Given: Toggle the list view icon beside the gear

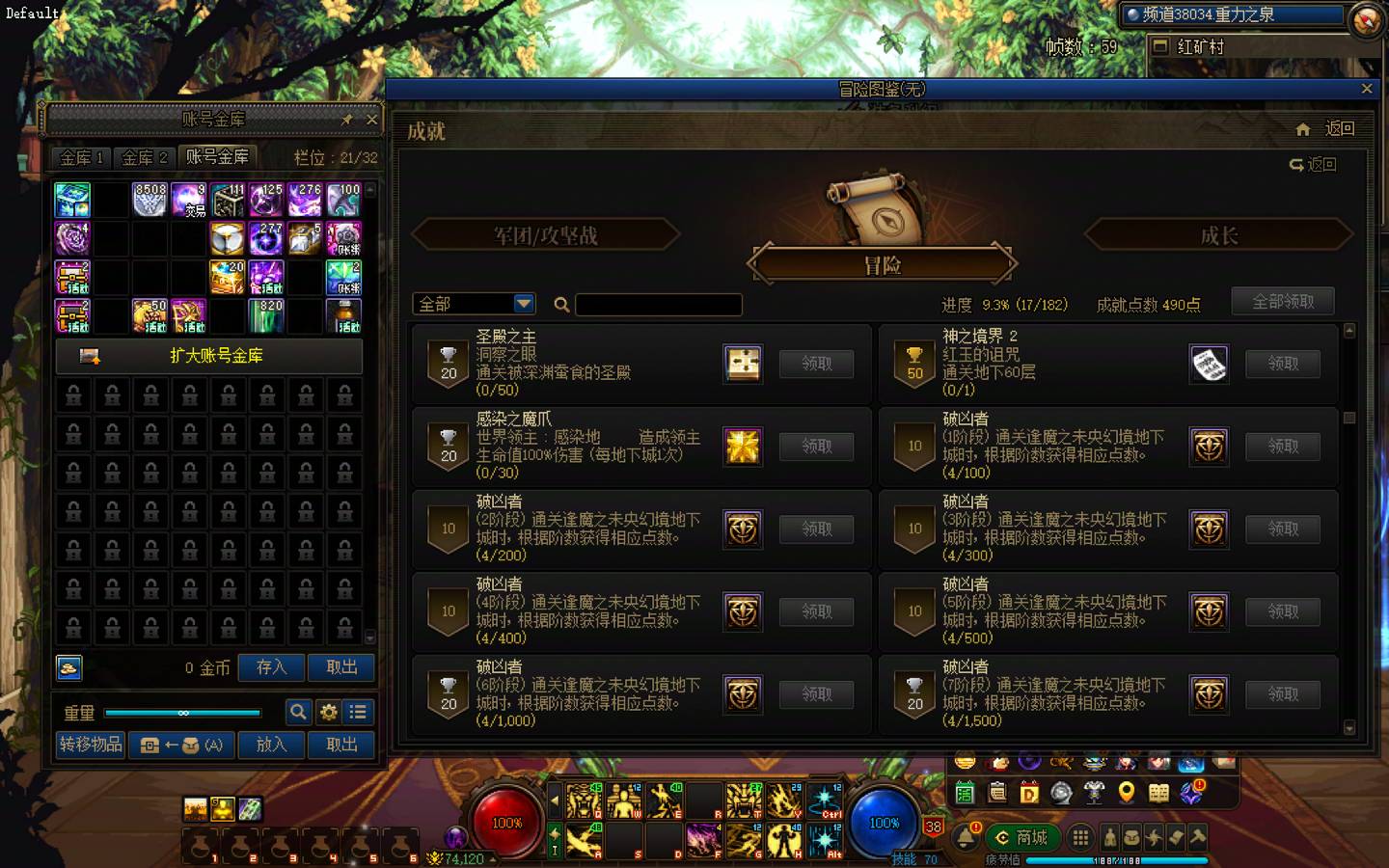Looking at the screenshot, I should (358, 712).
